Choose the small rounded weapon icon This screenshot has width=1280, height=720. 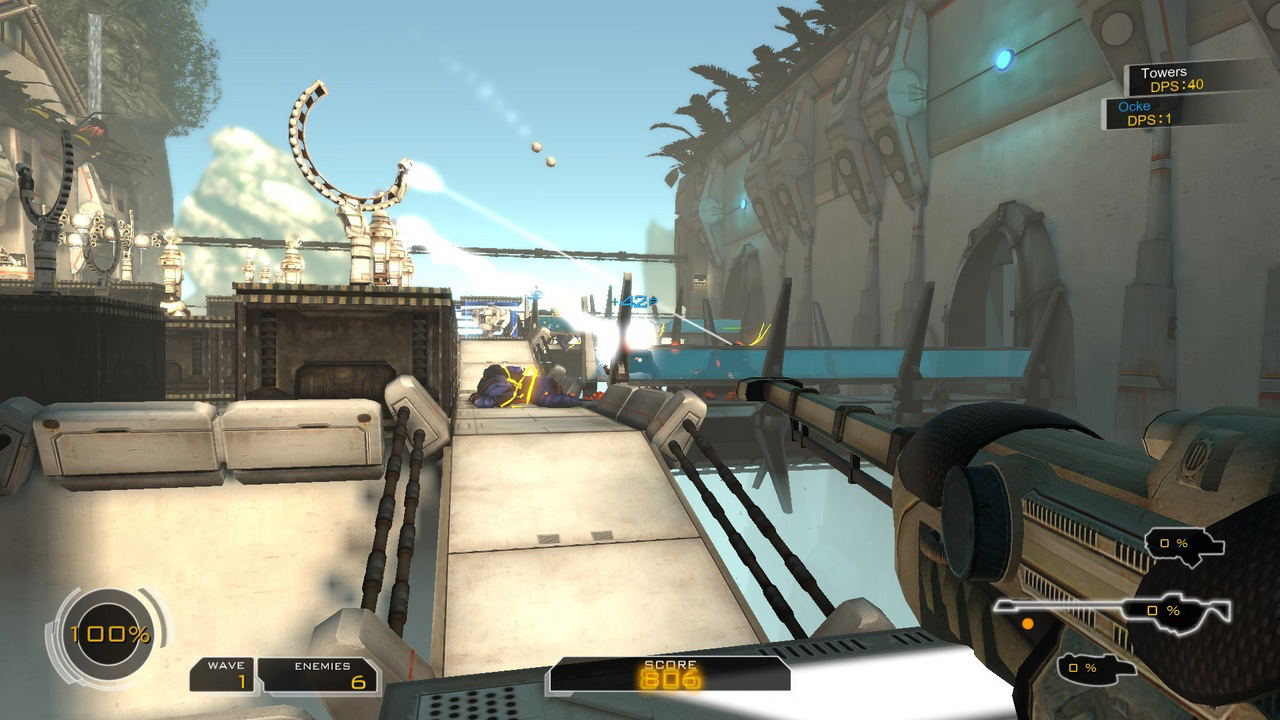tap(1097, 667)
